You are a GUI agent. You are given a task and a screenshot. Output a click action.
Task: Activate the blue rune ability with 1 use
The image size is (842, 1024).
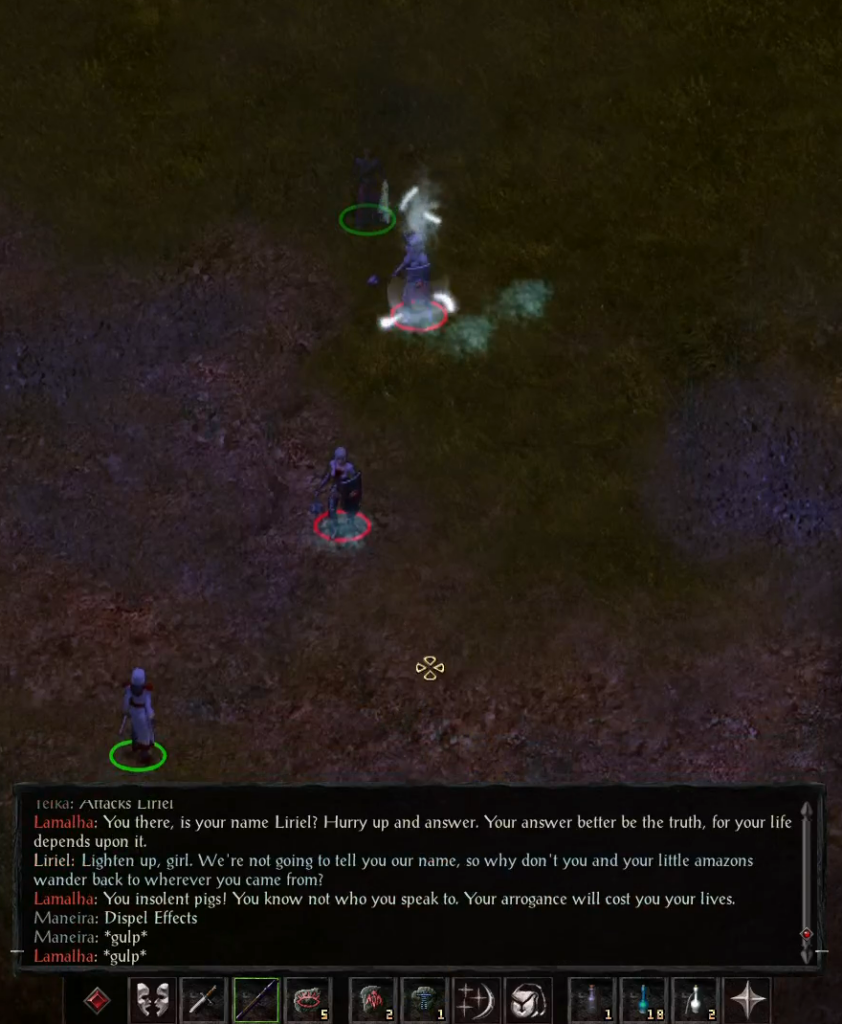click(x=424, y=1000)
